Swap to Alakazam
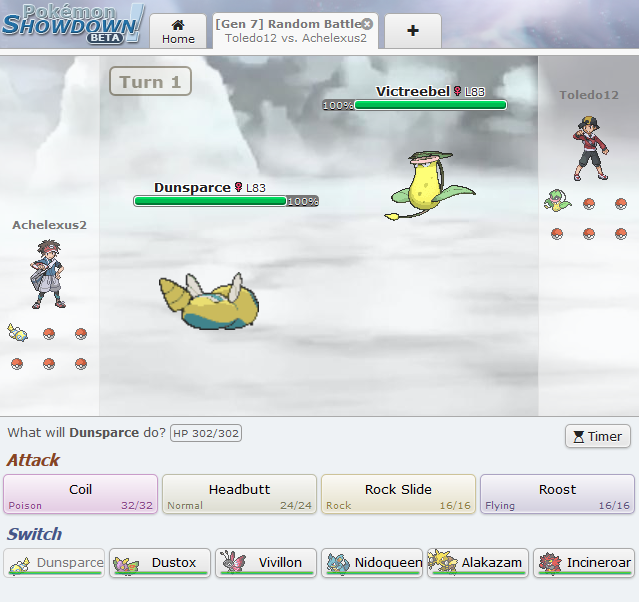The width and height of the screenshot is (639, 602). [478, 563]
